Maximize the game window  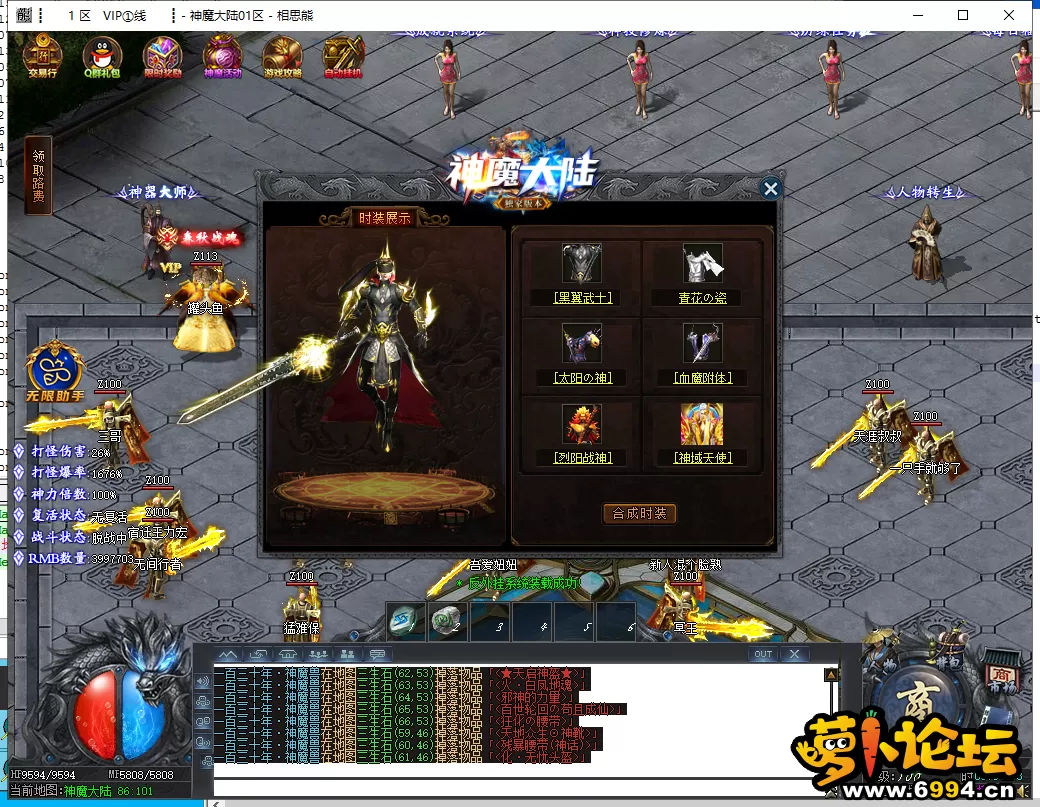click(x=963, y=15)
